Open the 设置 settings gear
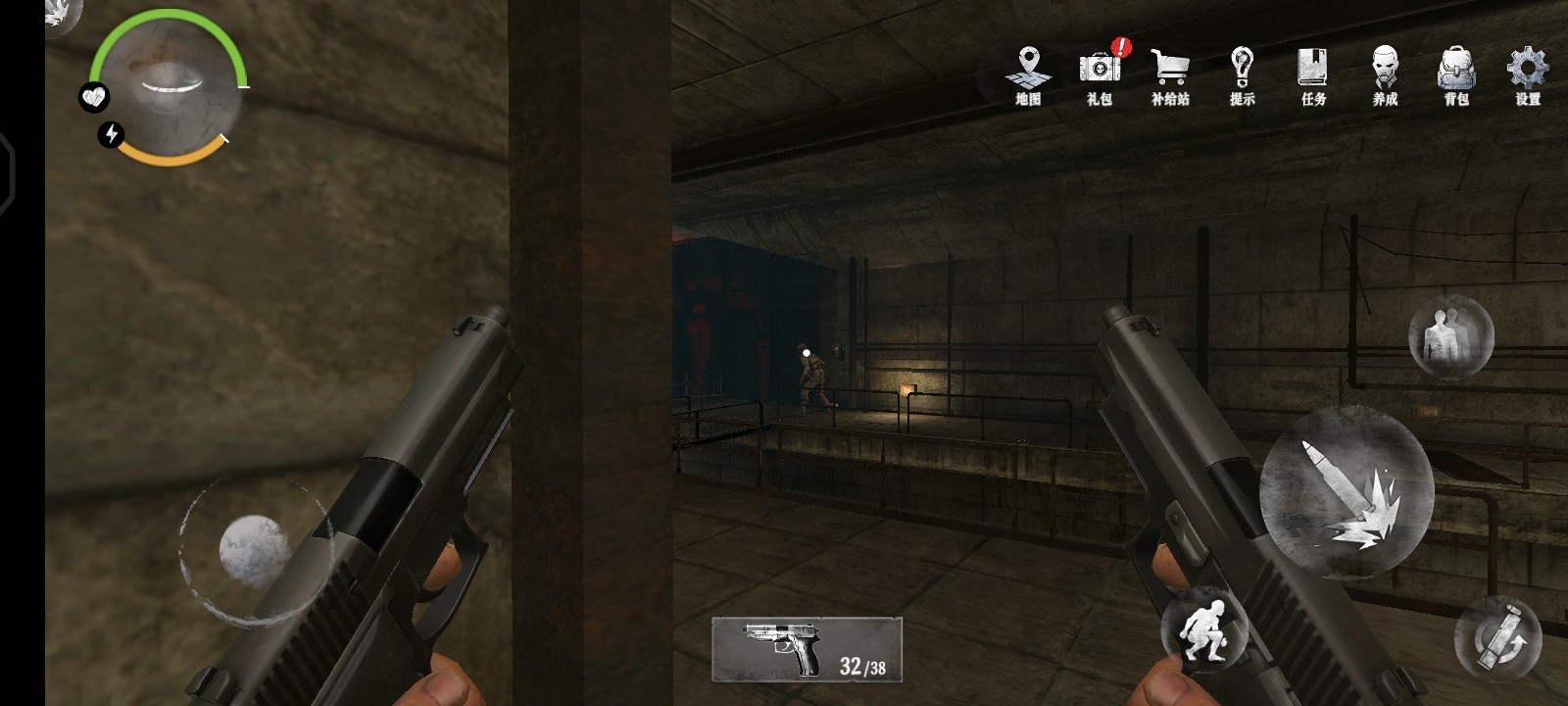Image resolution: width=1568 pixels, height=706 pixels. tap(1527, 75)
